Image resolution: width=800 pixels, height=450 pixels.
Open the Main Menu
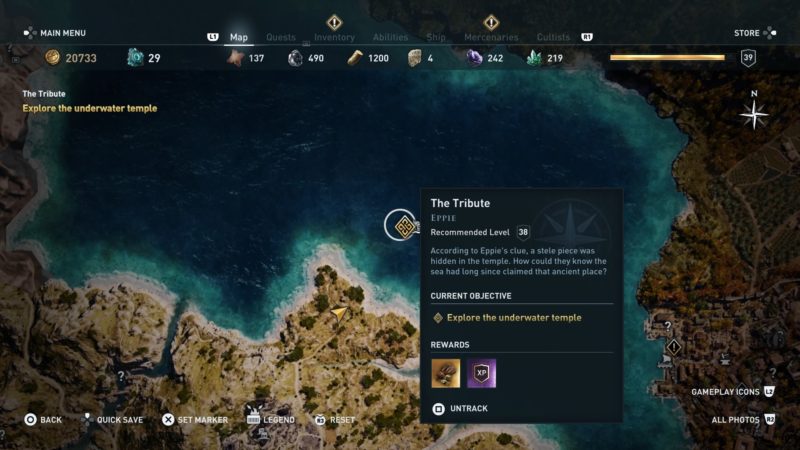click(x=56, y=33)
